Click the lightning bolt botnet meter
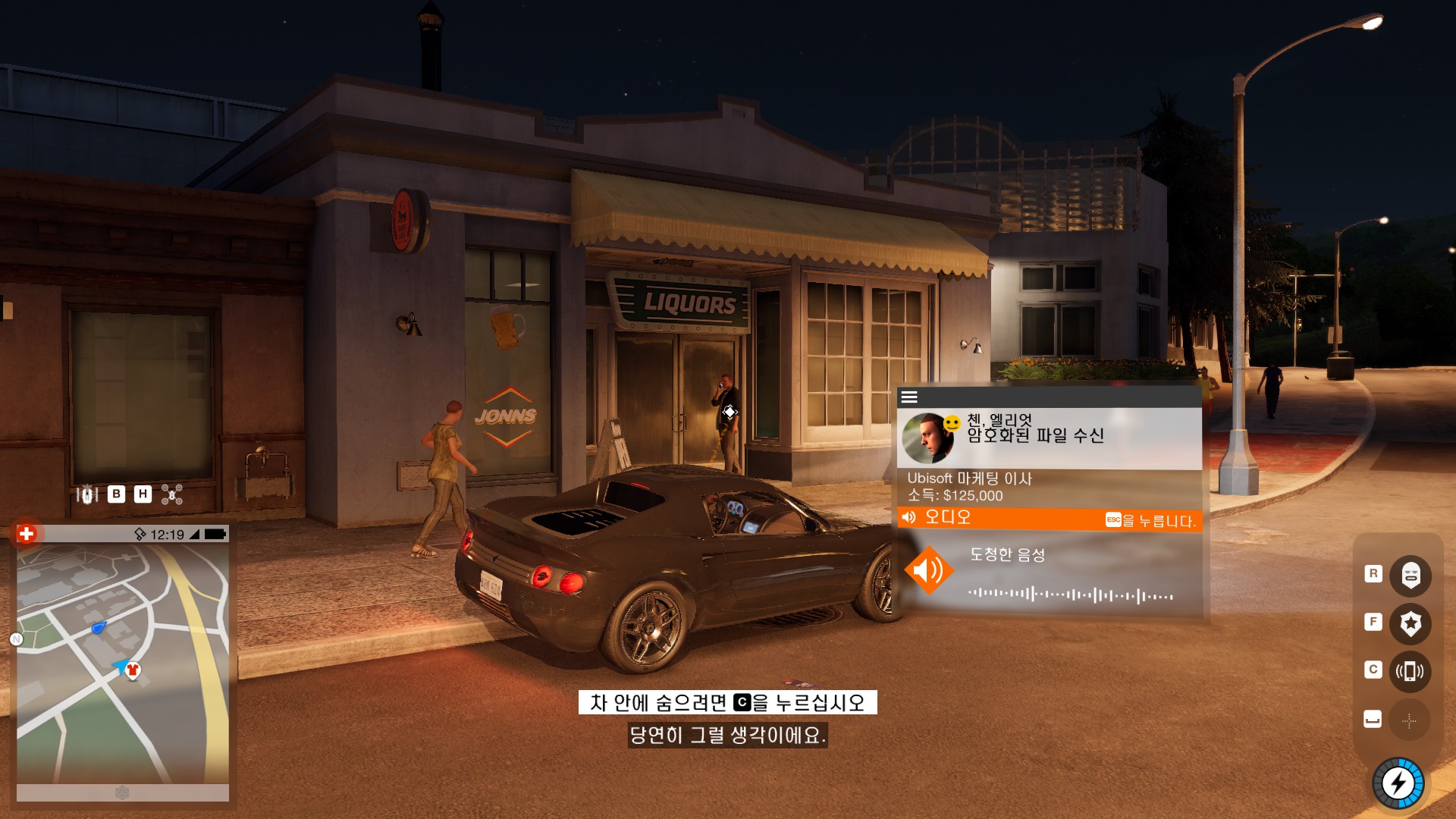1456x819 pixels. point(1398,783)
